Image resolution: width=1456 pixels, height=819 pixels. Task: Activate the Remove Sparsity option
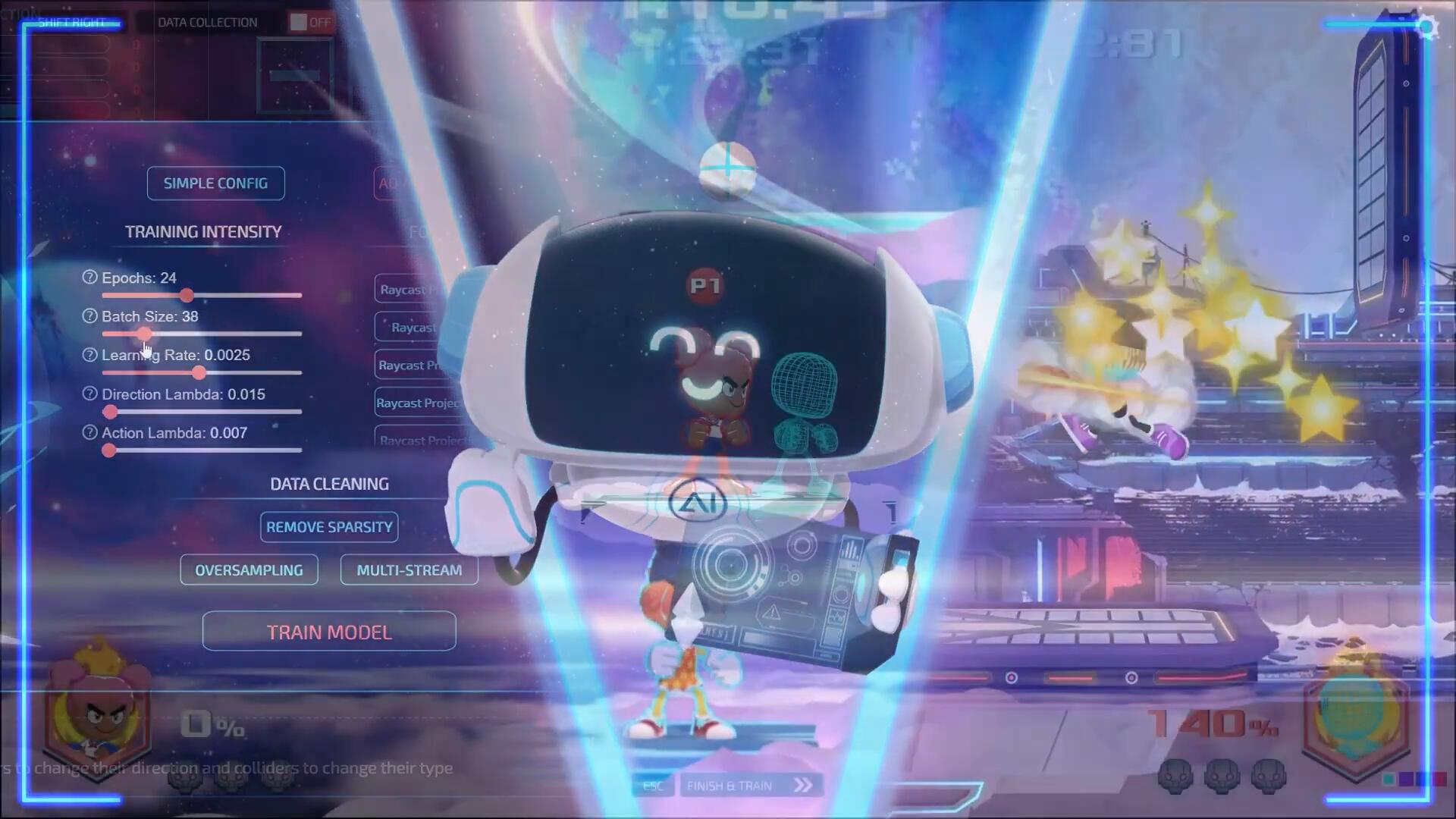coord(329,527)
